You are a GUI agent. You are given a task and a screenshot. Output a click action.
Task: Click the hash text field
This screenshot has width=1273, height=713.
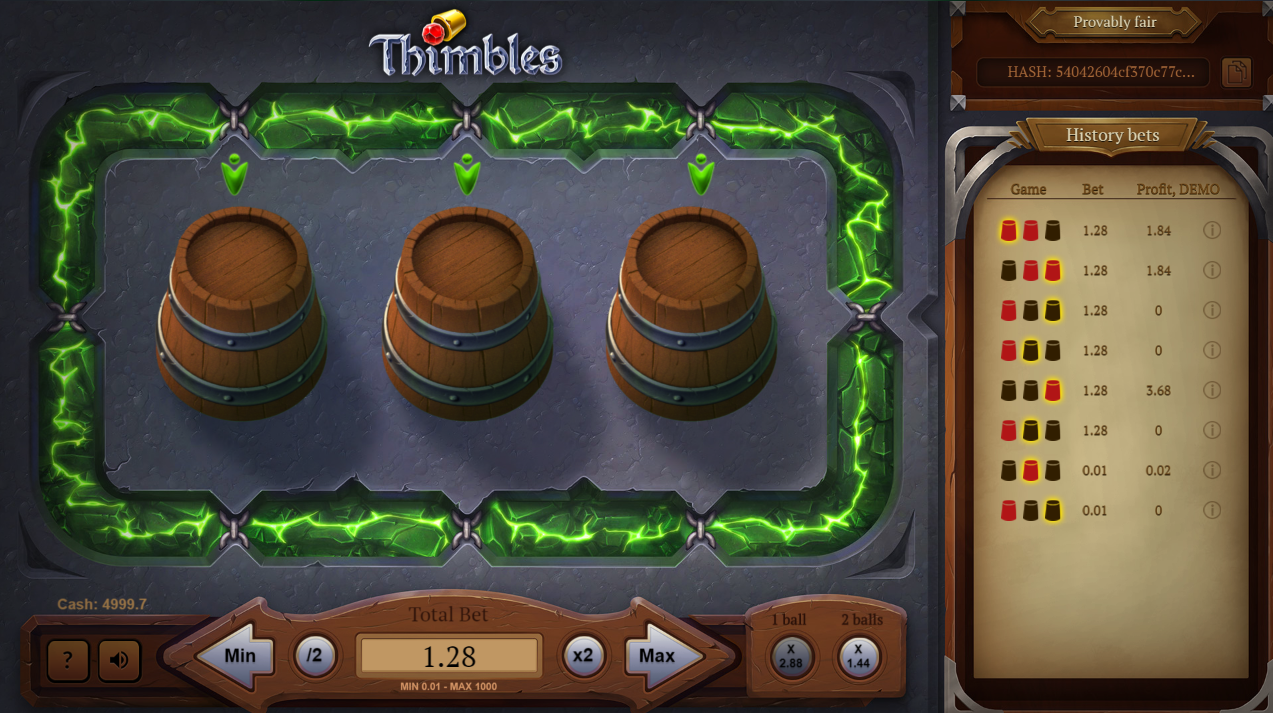click(1093, 72)
